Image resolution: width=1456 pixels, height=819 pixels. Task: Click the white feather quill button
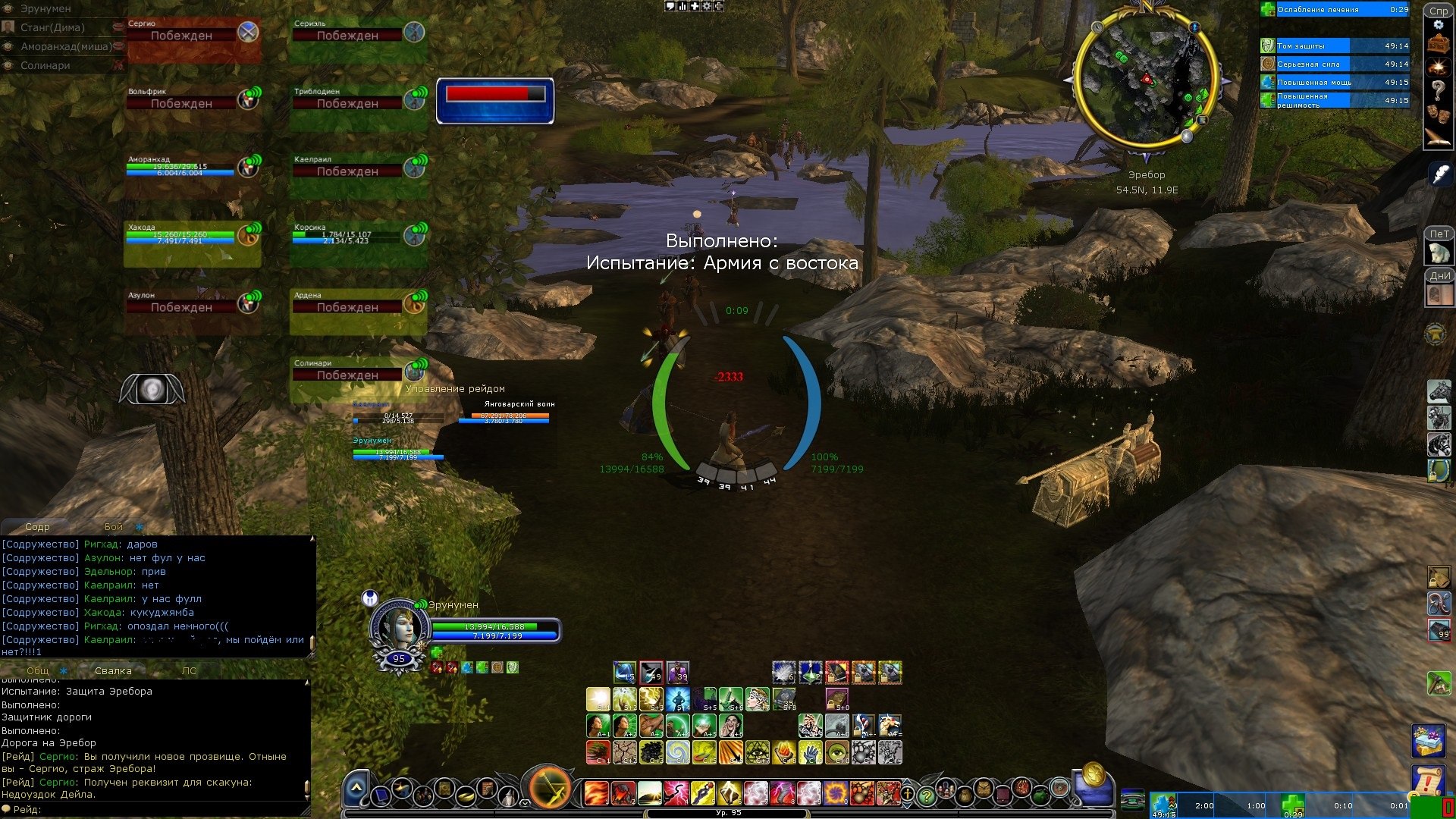(x=1439, y=174)
